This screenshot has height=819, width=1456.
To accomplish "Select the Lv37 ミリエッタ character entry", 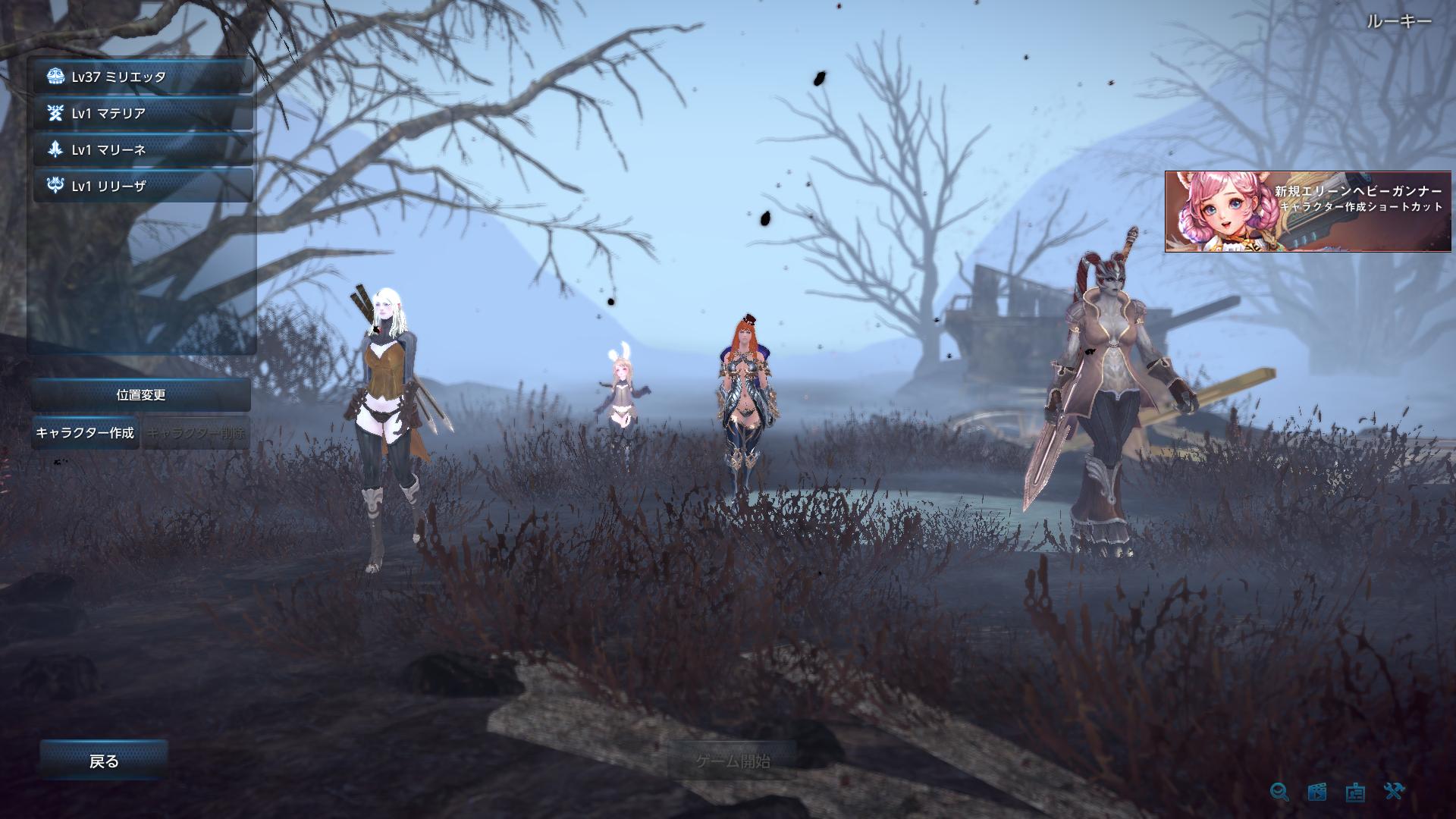I will click(x=144, y=77).
